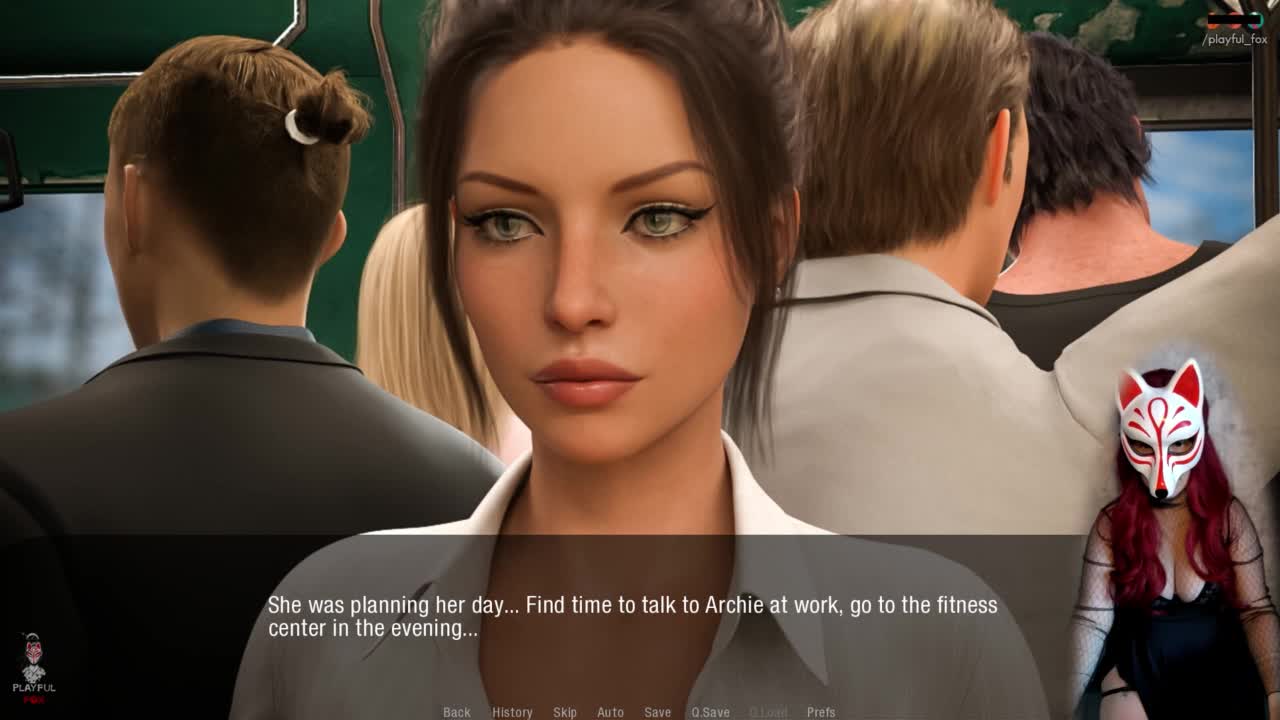The width and height of the screenshot is (1280, 720).
Task: Quick save with Q.Save
Action: pyautogui.click(x=710, y=712)
